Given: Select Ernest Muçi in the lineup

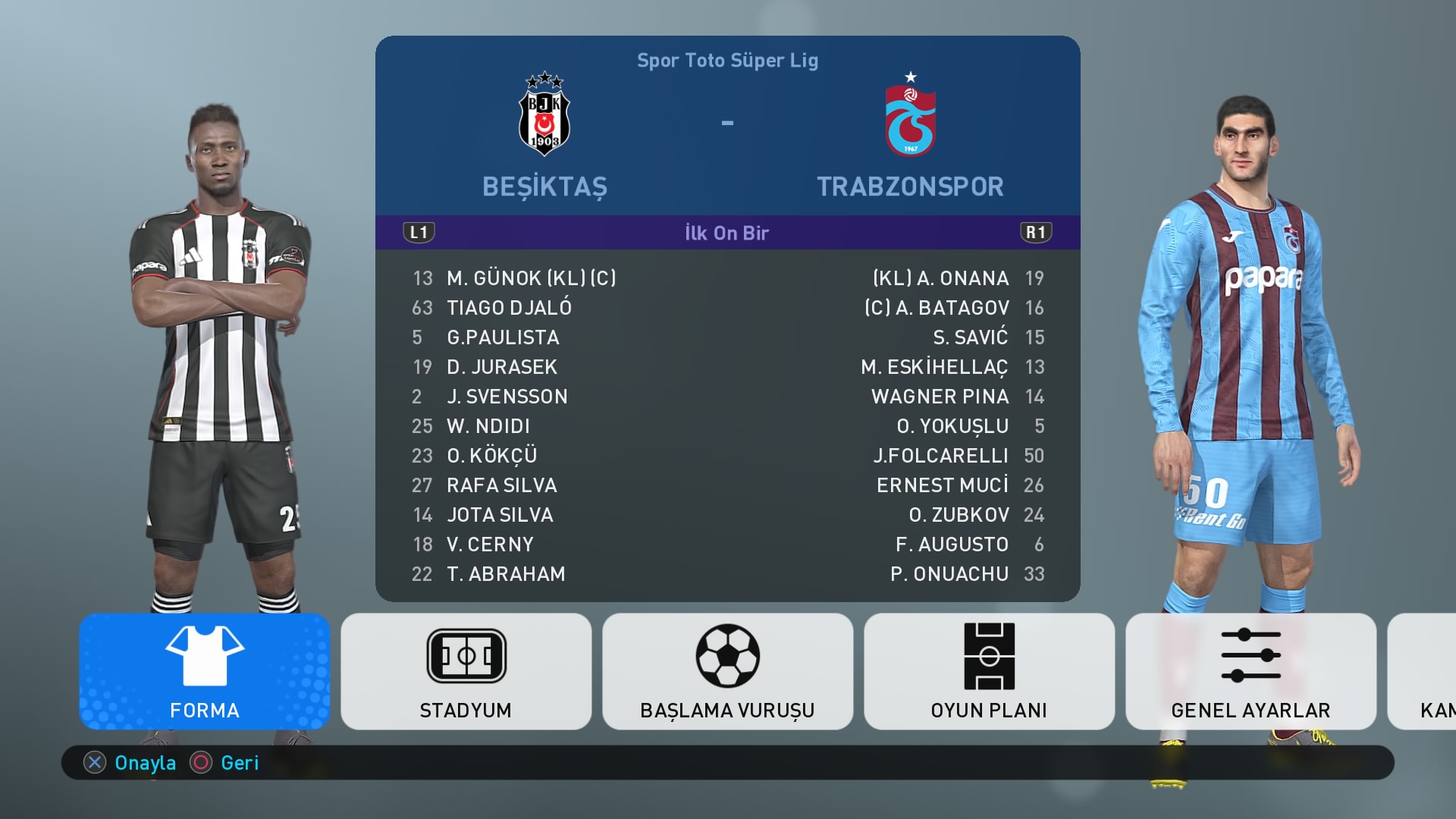Looking at the screenshot, I should [x=943, y=485].
